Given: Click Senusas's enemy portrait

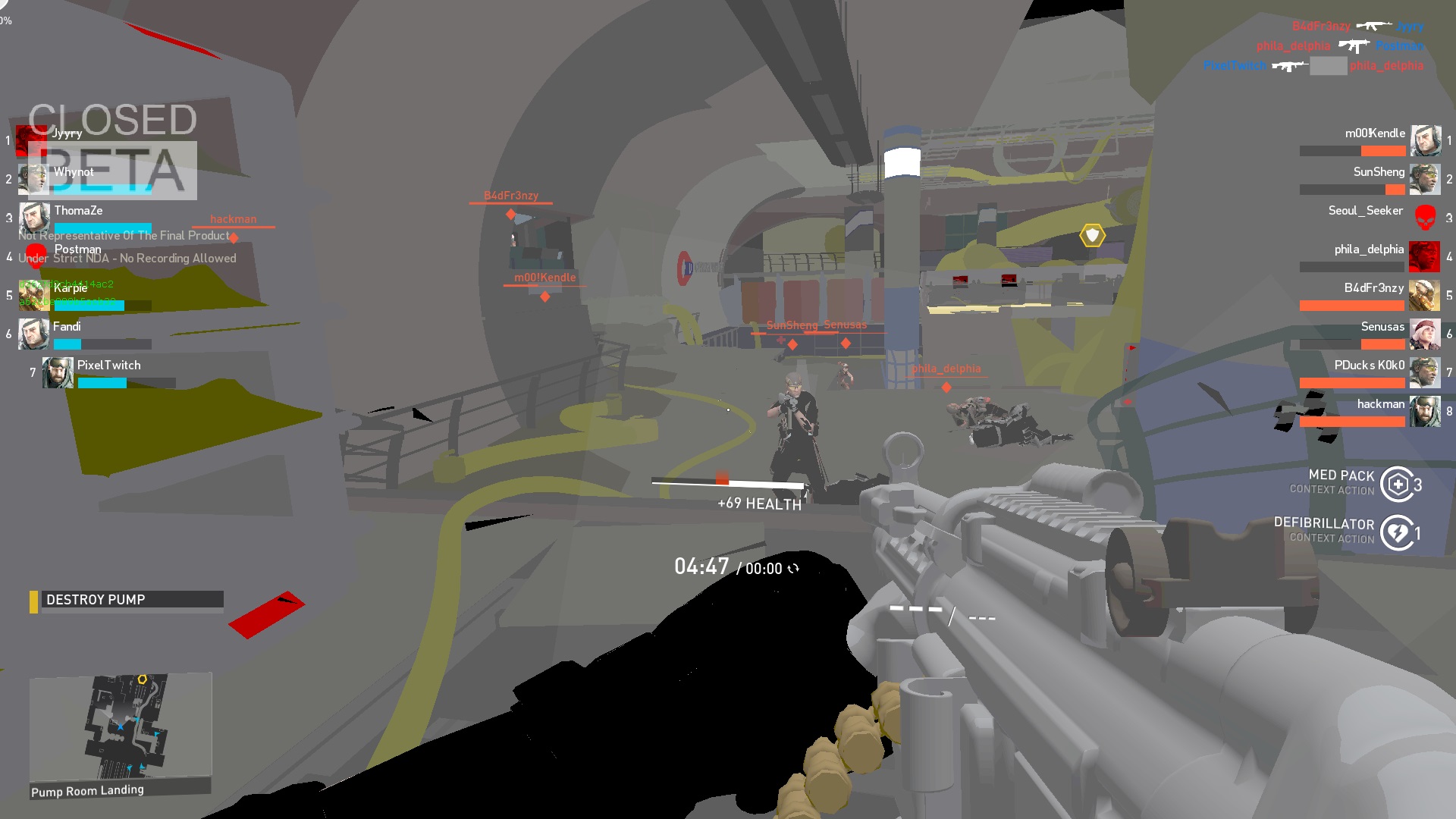Looking at the screenshot, I should pos(1424,334).
